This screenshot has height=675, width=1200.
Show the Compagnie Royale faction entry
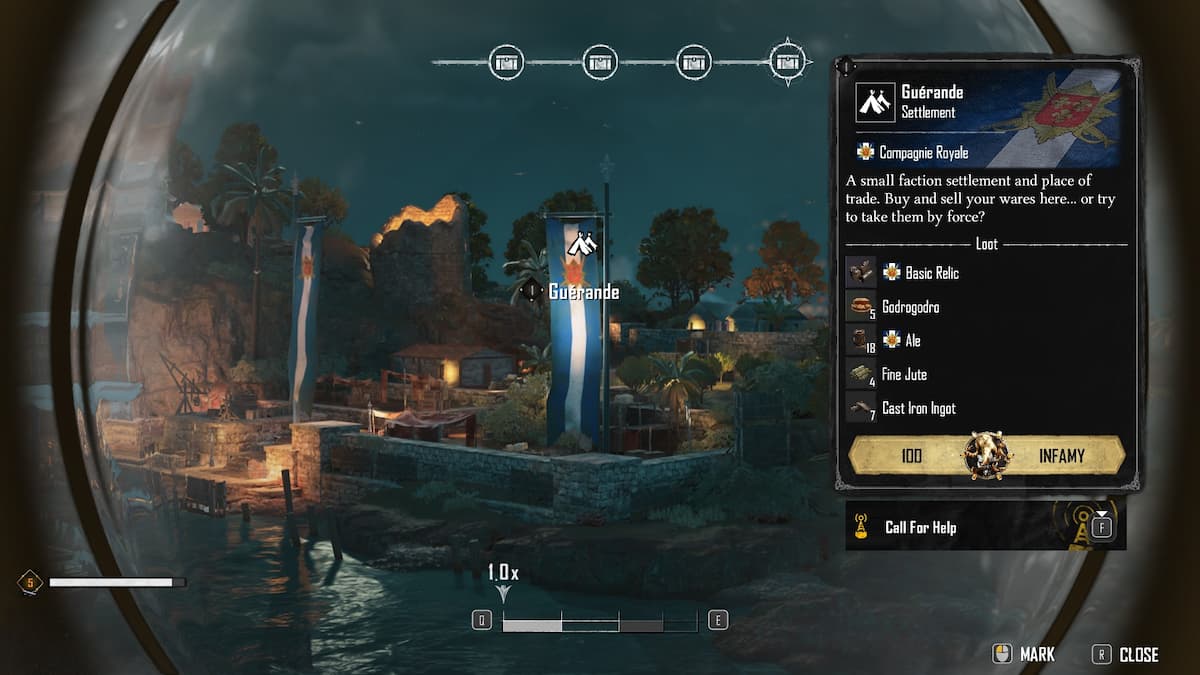[923, 153]
